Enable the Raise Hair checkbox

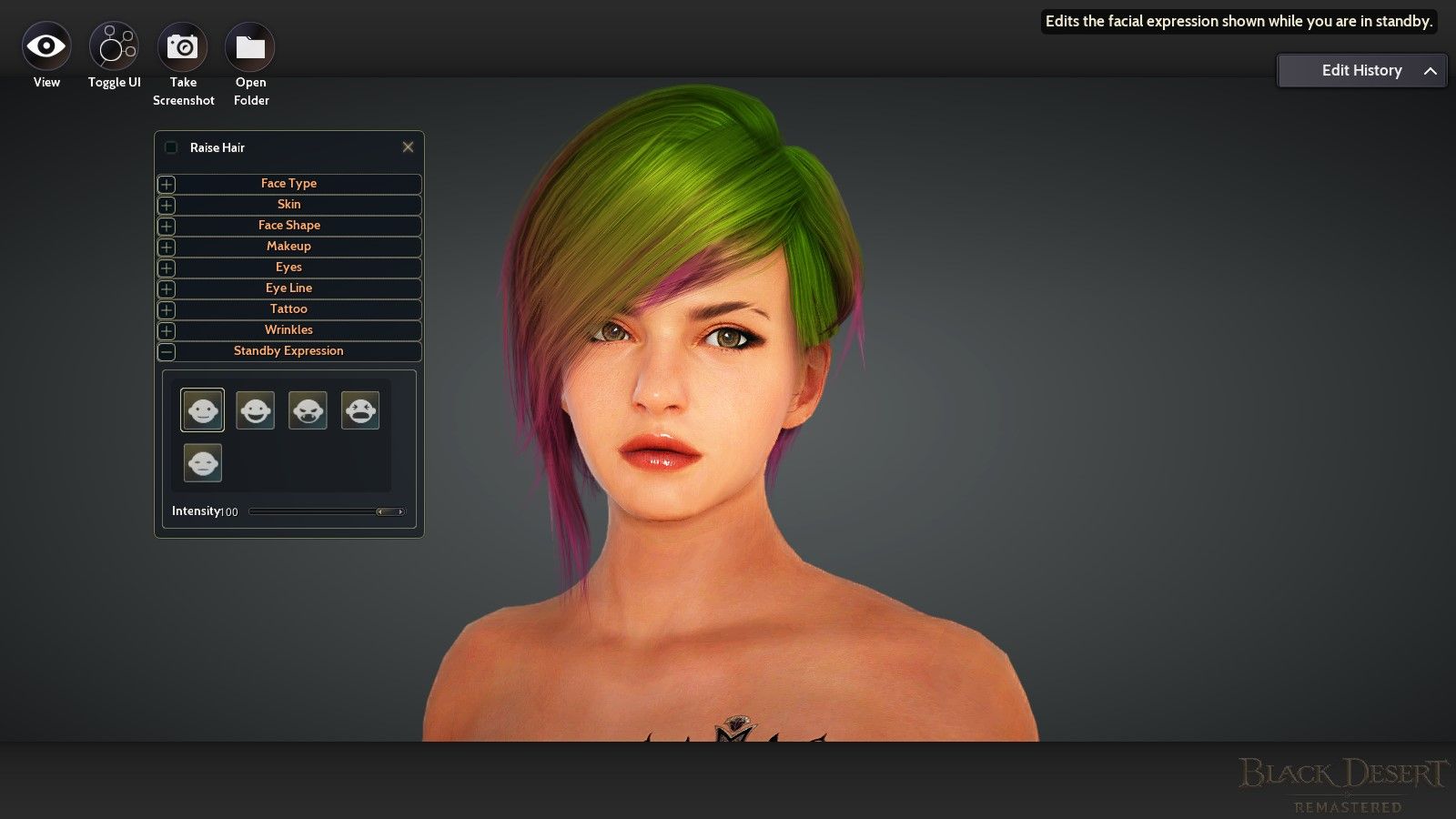(170, 147)
